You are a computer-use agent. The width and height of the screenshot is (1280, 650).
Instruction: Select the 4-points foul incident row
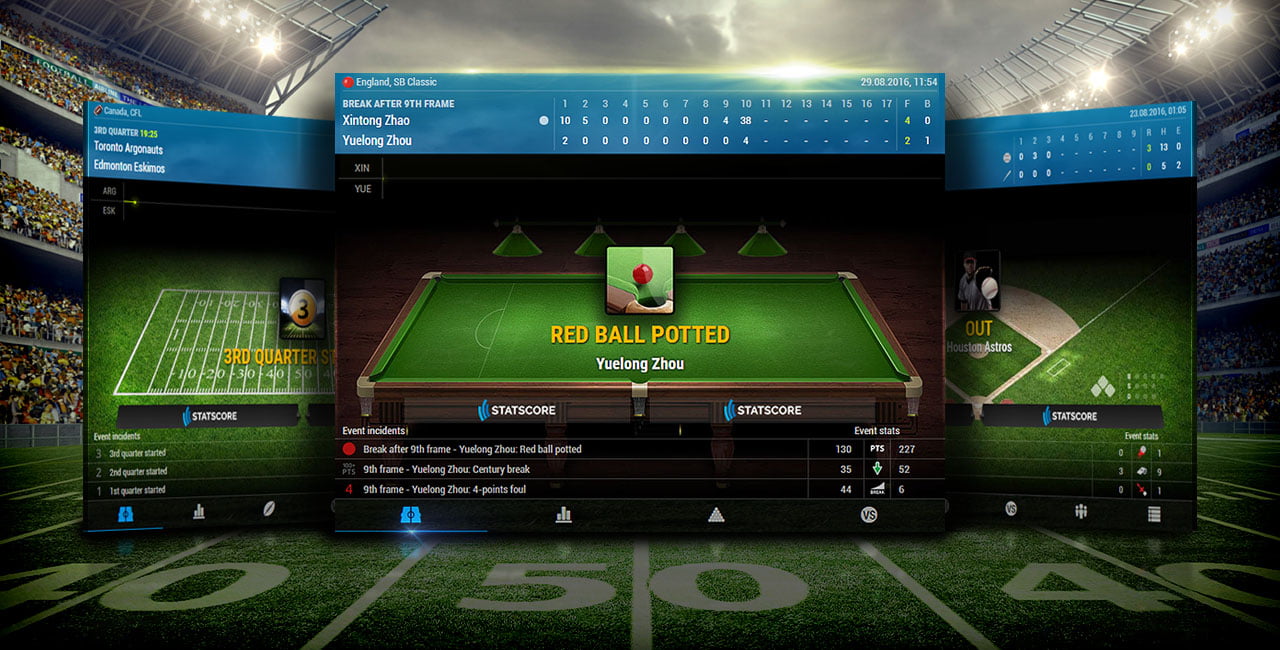570,489
